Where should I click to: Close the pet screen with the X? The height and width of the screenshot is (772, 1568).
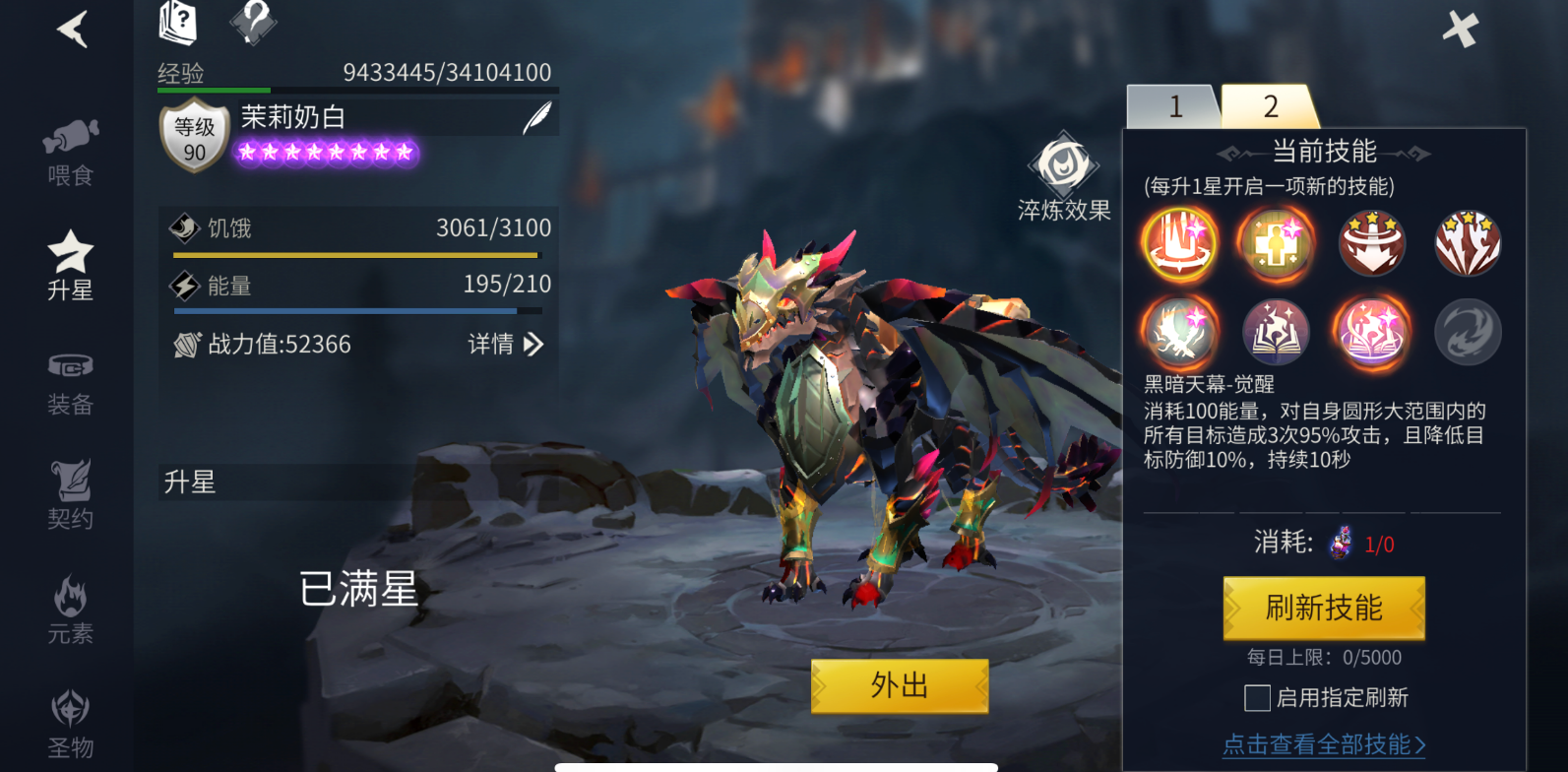[1461, 30]
